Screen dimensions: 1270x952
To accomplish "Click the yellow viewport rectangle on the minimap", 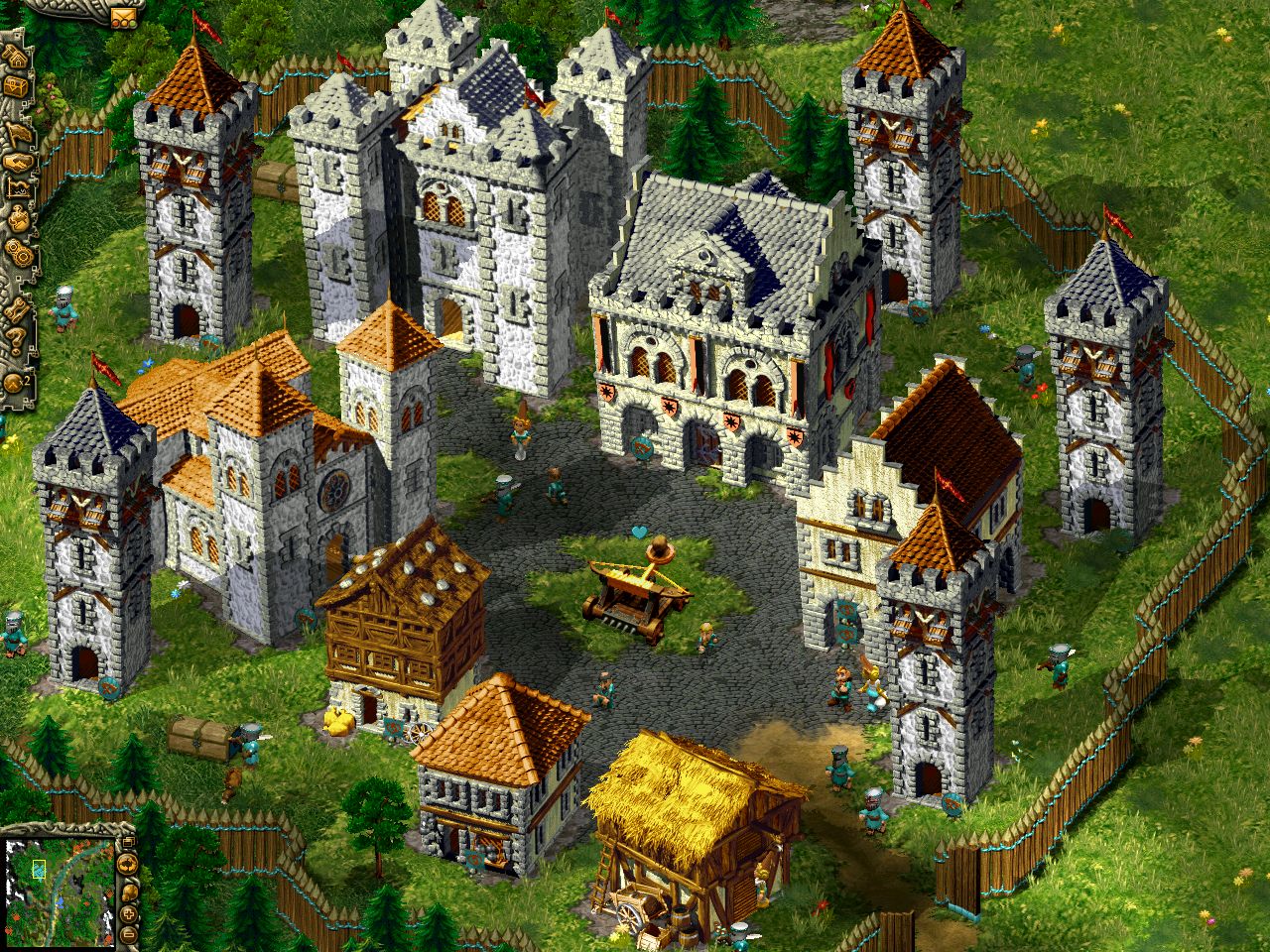I will pyautogui.click(x=39, y=869).
